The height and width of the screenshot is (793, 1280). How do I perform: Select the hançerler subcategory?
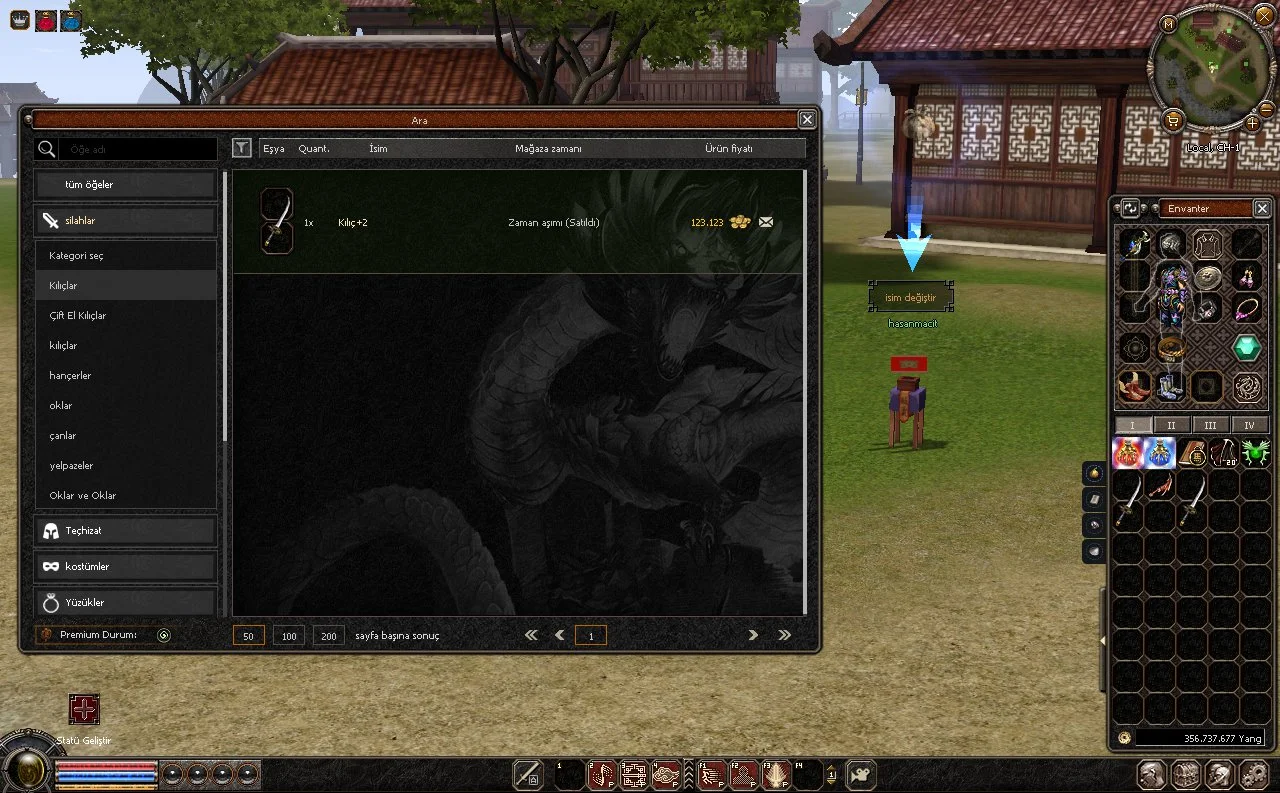pyautogui.click(x=126, y=376)
